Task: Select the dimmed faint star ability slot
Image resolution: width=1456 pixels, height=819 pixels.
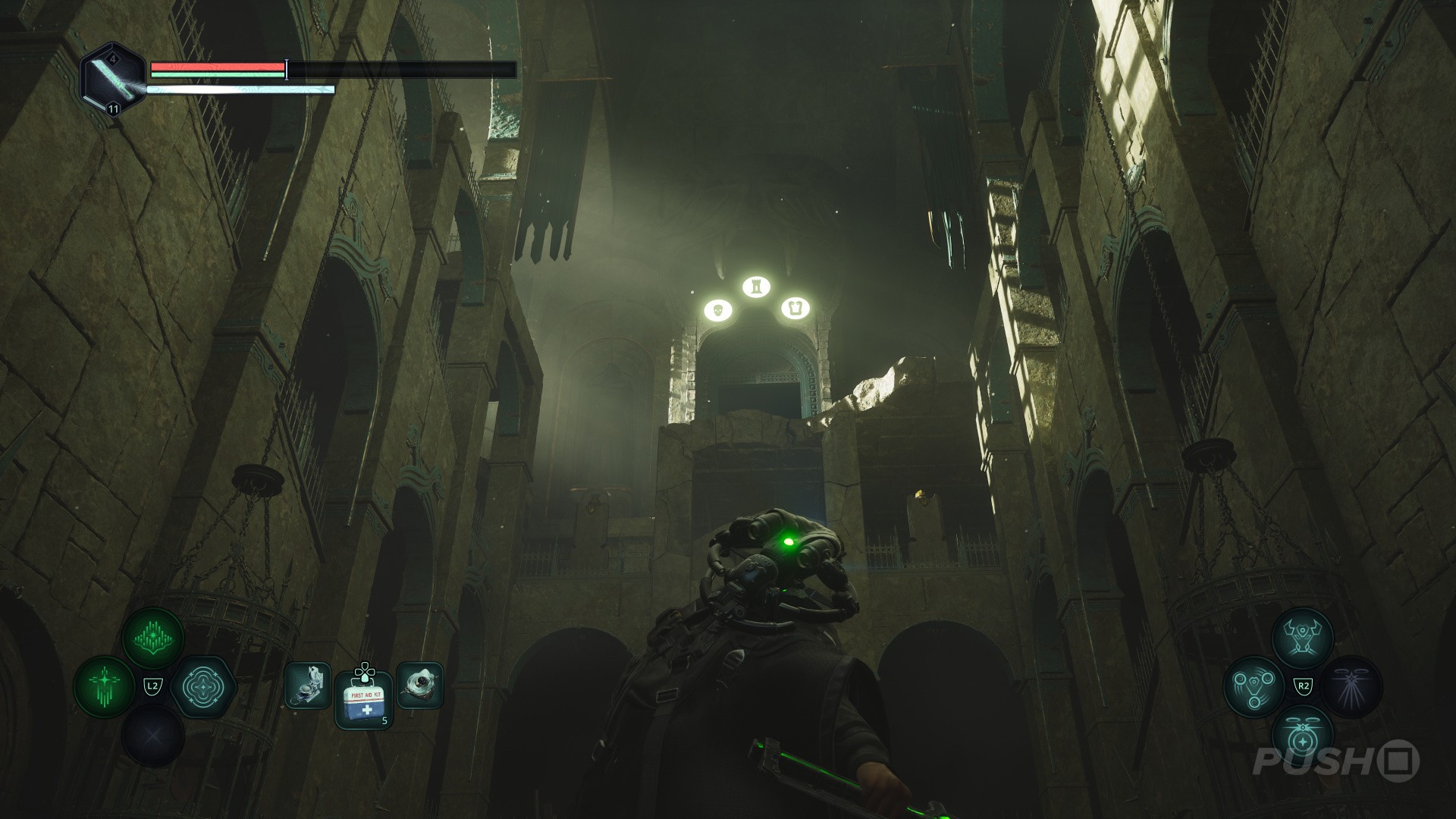Action: 153,736
